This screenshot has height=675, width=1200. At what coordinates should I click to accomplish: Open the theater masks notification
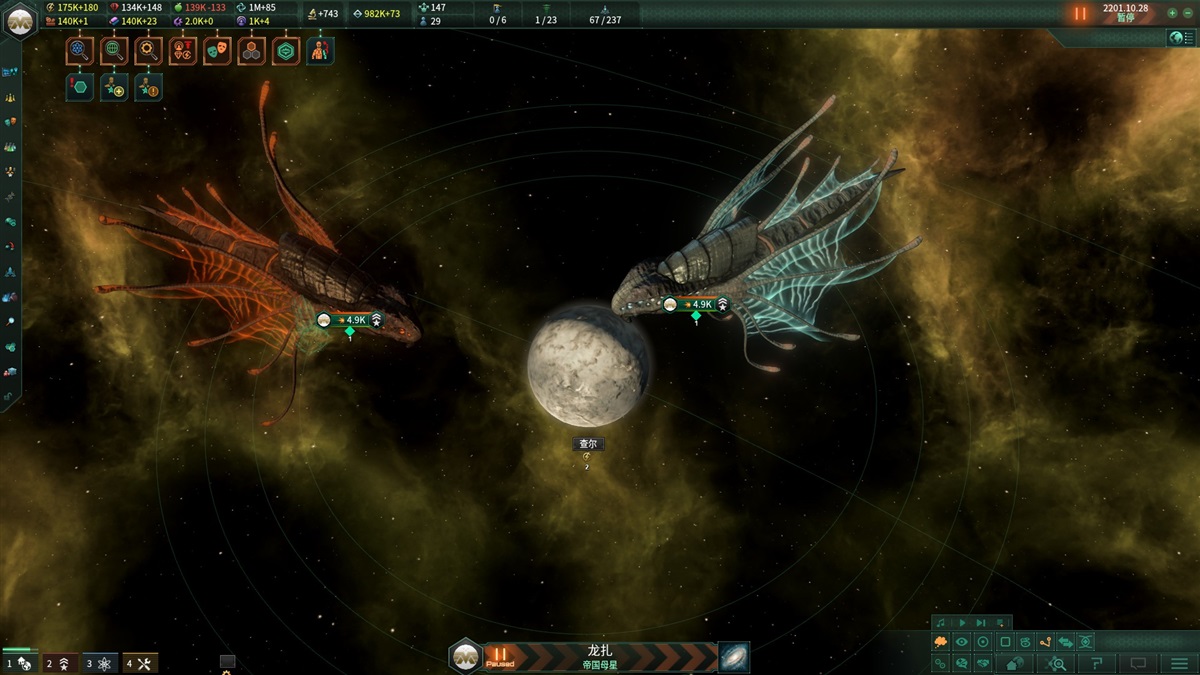[x=217, y=51]
